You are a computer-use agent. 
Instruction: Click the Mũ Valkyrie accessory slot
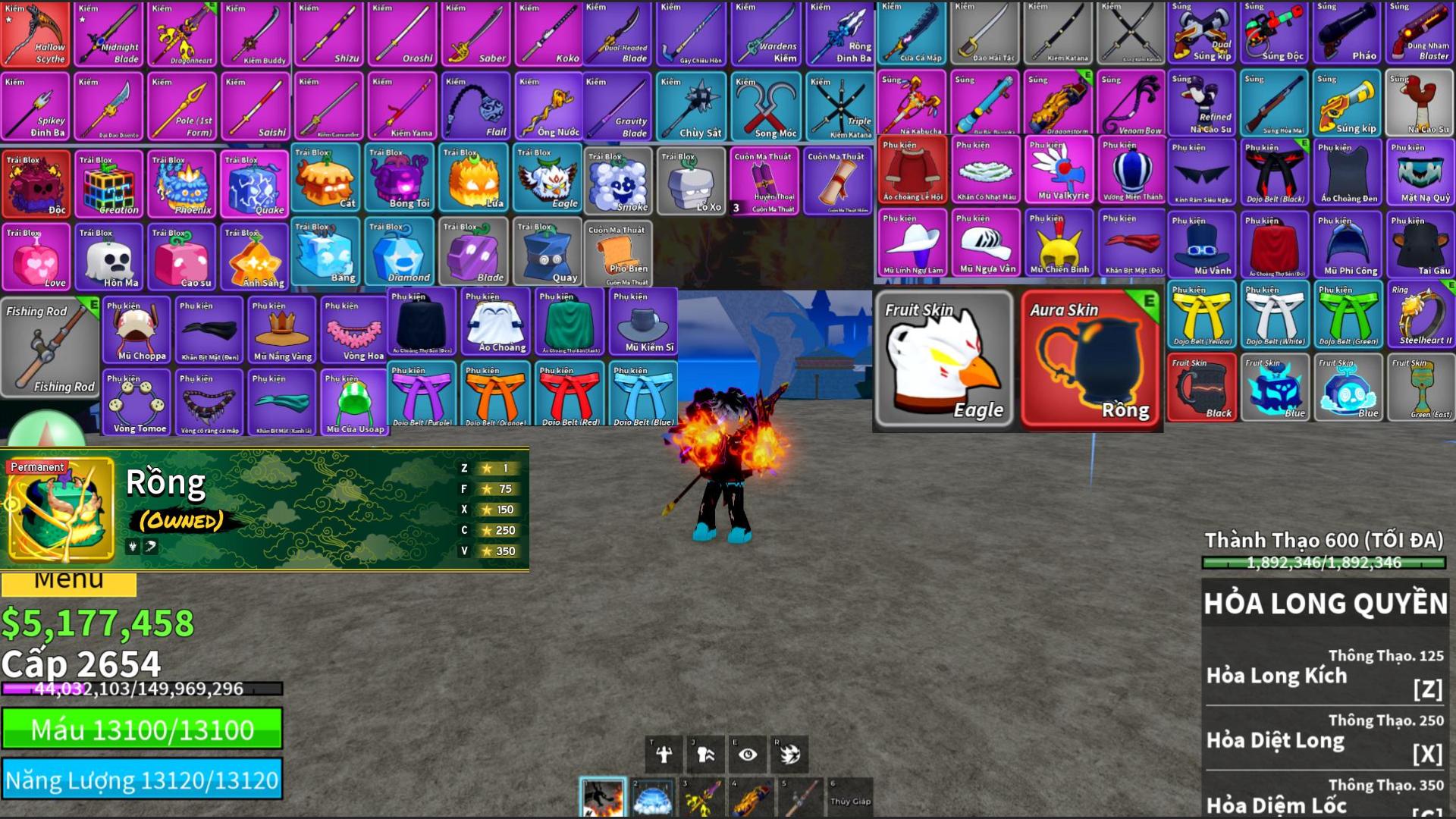pos(1059,171)
